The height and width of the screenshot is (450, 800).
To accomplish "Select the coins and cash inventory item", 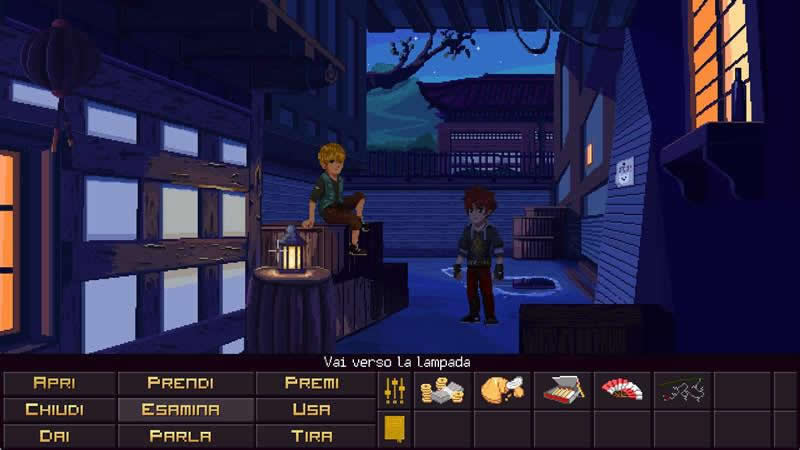I will [442, 390].
